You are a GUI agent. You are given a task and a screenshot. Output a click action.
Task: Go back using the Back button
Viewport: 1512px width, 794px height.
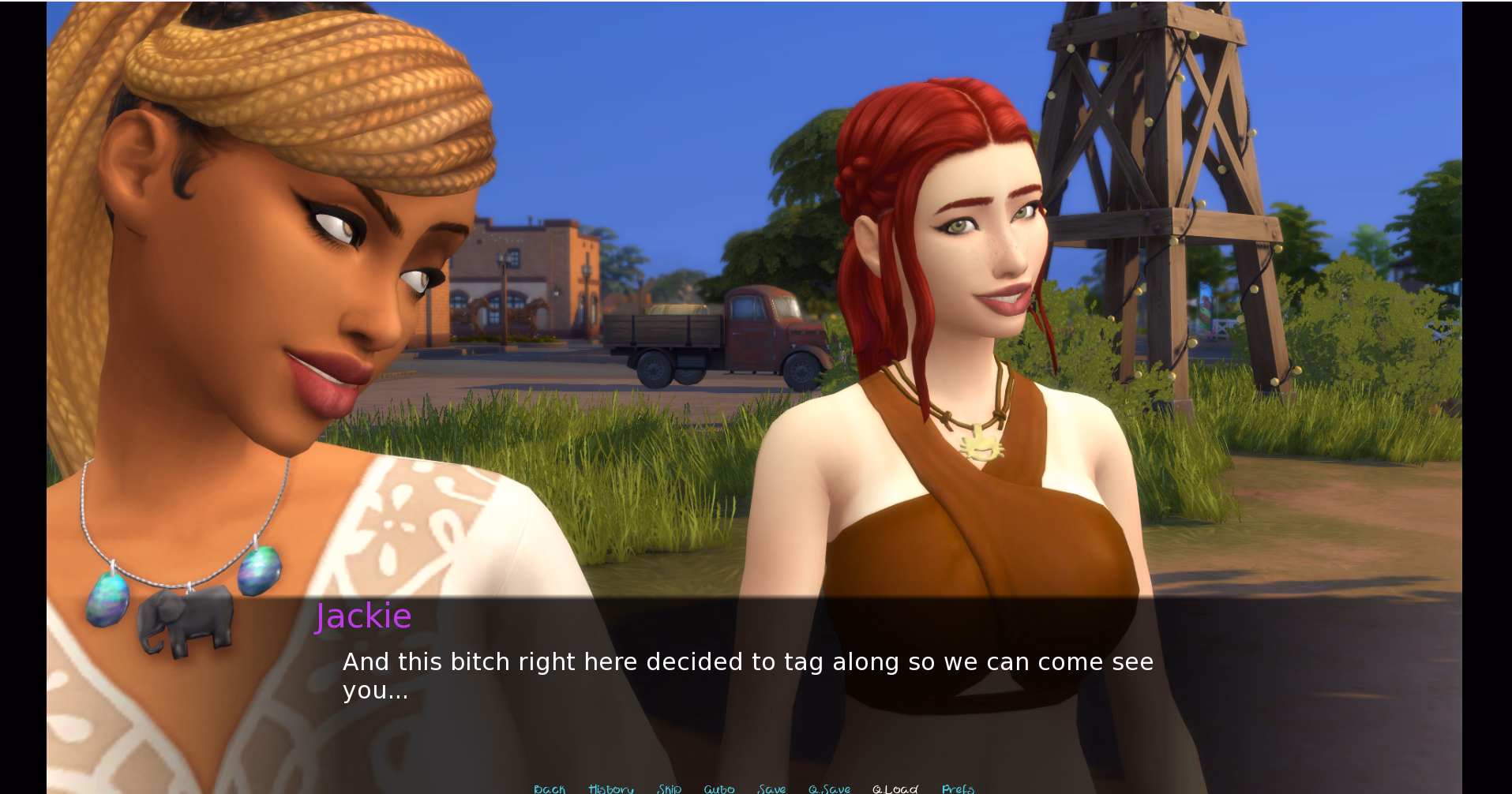pyautogui.click(x=550, y=788)
